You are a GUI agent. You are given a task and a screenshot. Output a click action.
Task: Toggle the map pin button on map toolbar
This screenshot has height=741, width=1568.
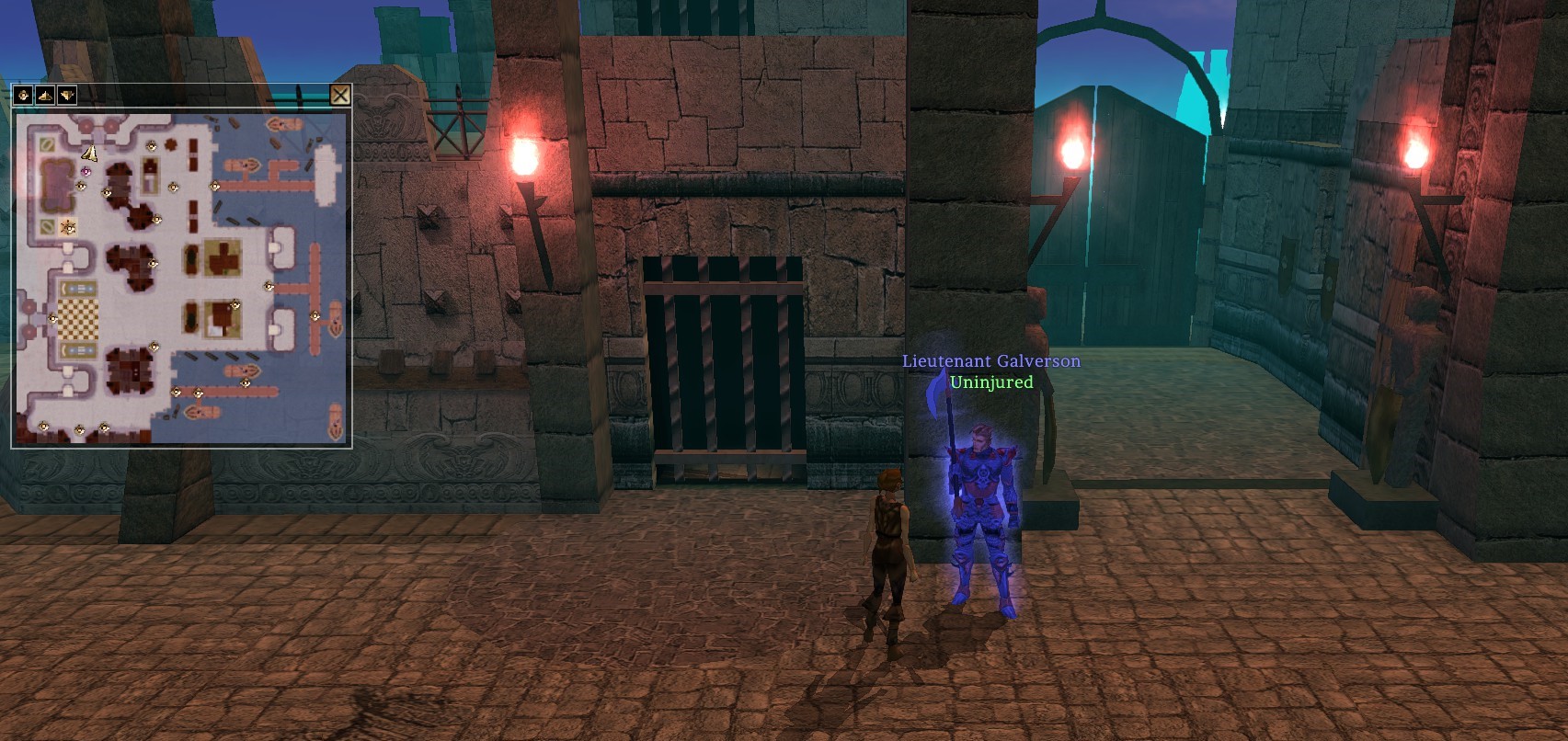(23, 95)
